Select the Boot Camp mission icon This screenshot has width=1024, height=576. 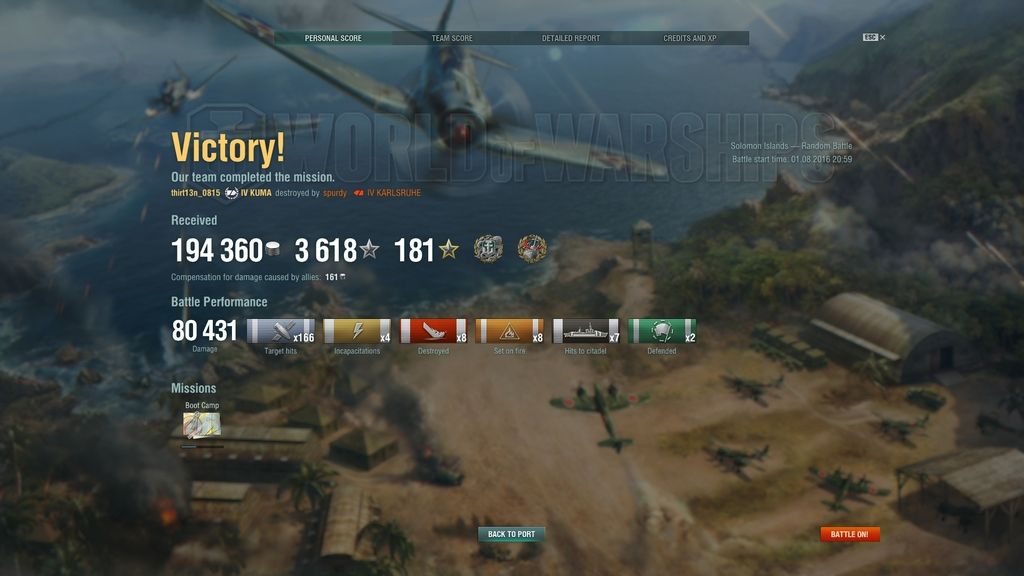[202, 425]
